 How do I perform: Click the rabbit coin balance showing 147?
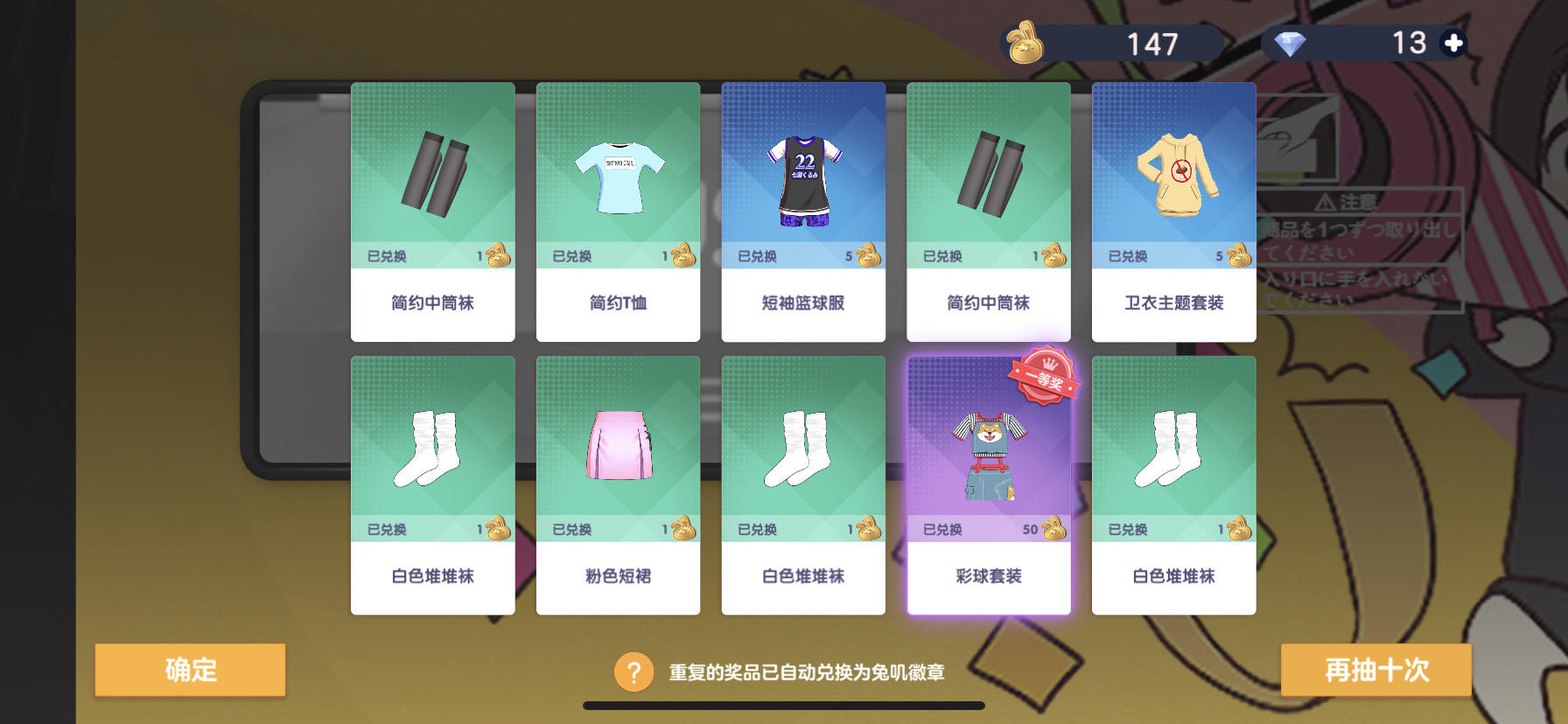tap(1149, 44)
